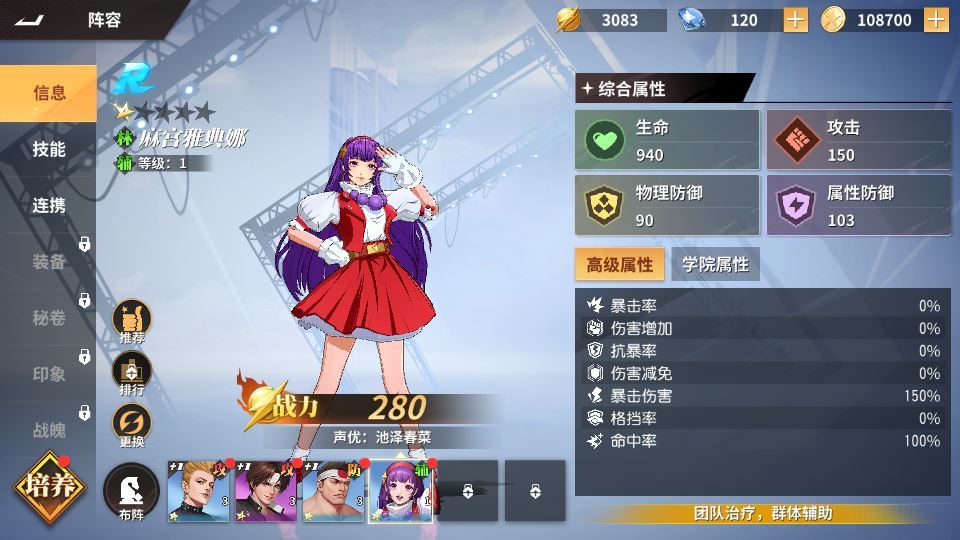Show the 高级属性 advanced attributes tab
Image resolution: width=960 pixels, height=540 pixels.
coord(619,264)
